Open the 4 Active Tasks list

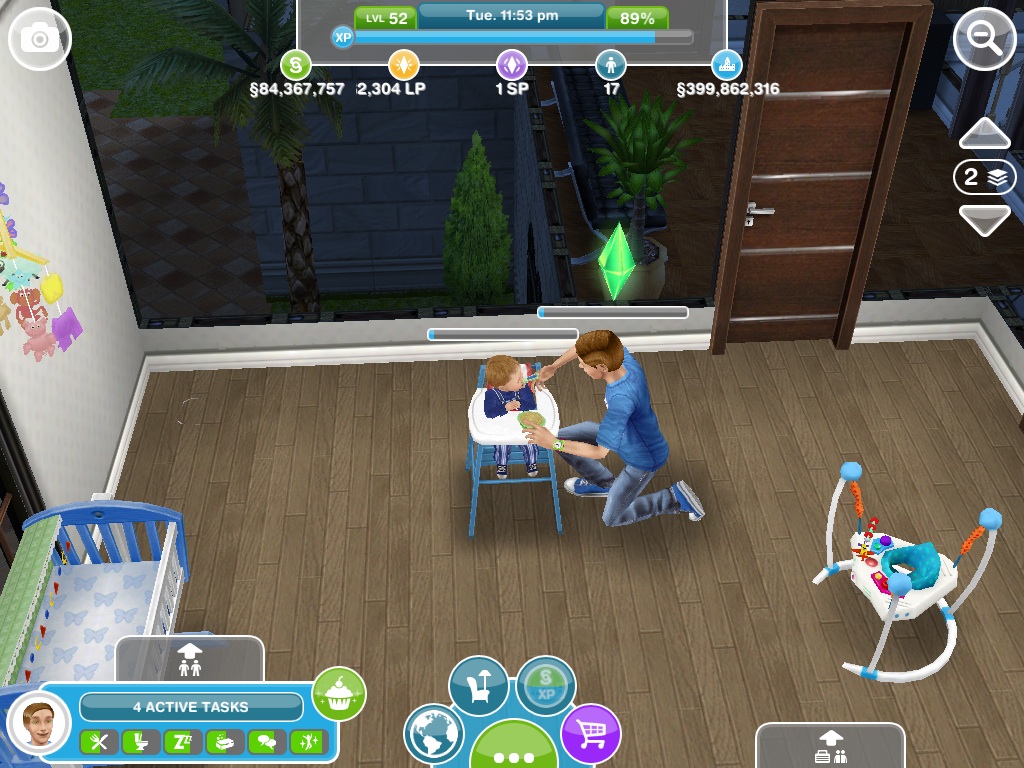click(x=191, y=707)
